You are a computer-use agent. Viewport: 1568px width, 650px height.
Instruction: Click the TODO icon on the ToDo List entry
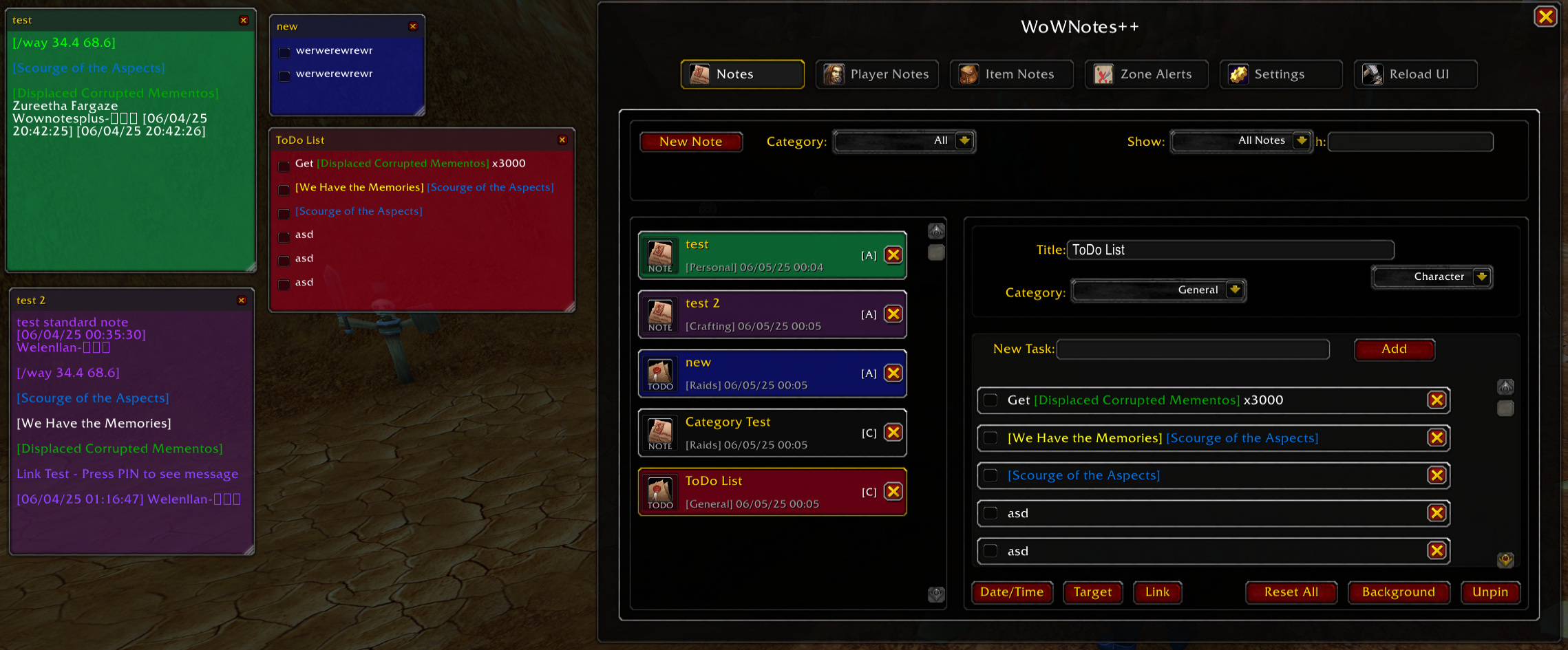tap(660, 490)
